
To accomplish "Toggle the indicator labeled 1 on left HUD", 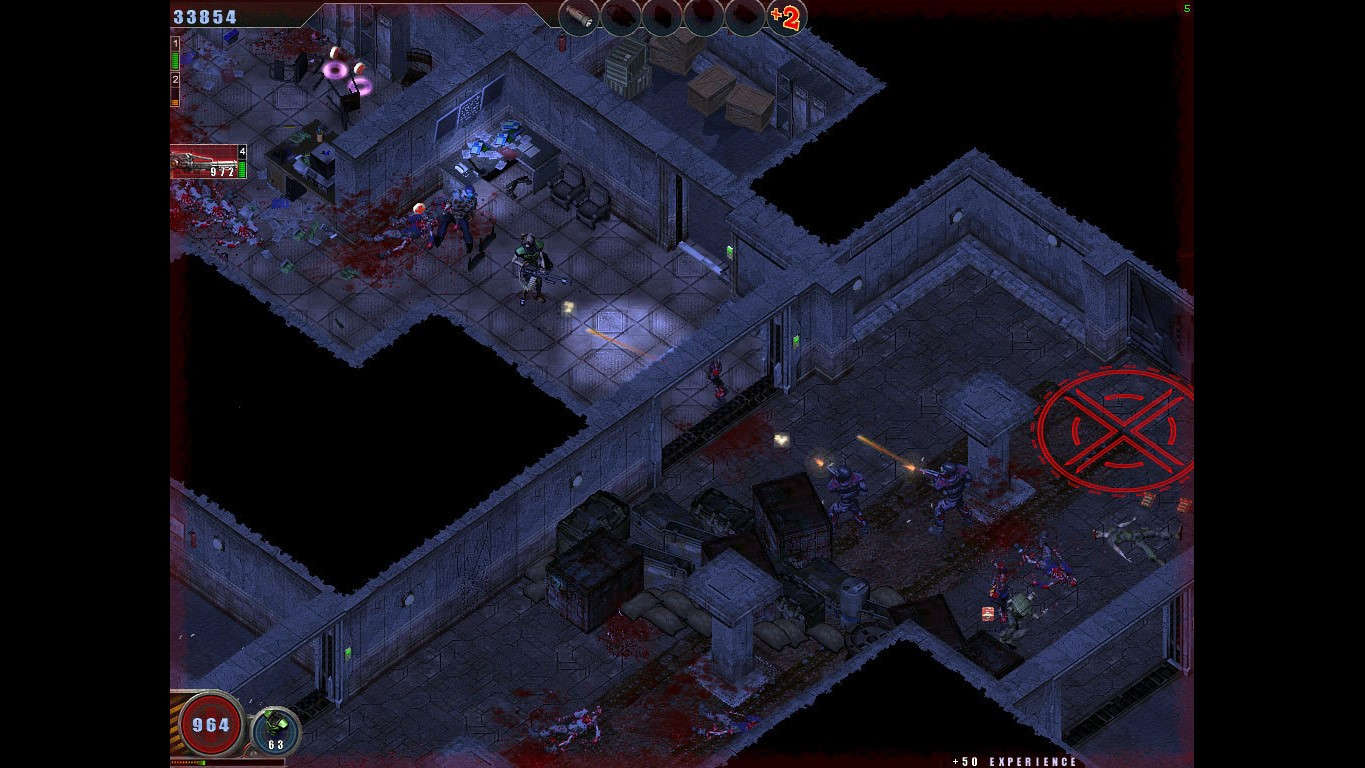I will point(174,43).
